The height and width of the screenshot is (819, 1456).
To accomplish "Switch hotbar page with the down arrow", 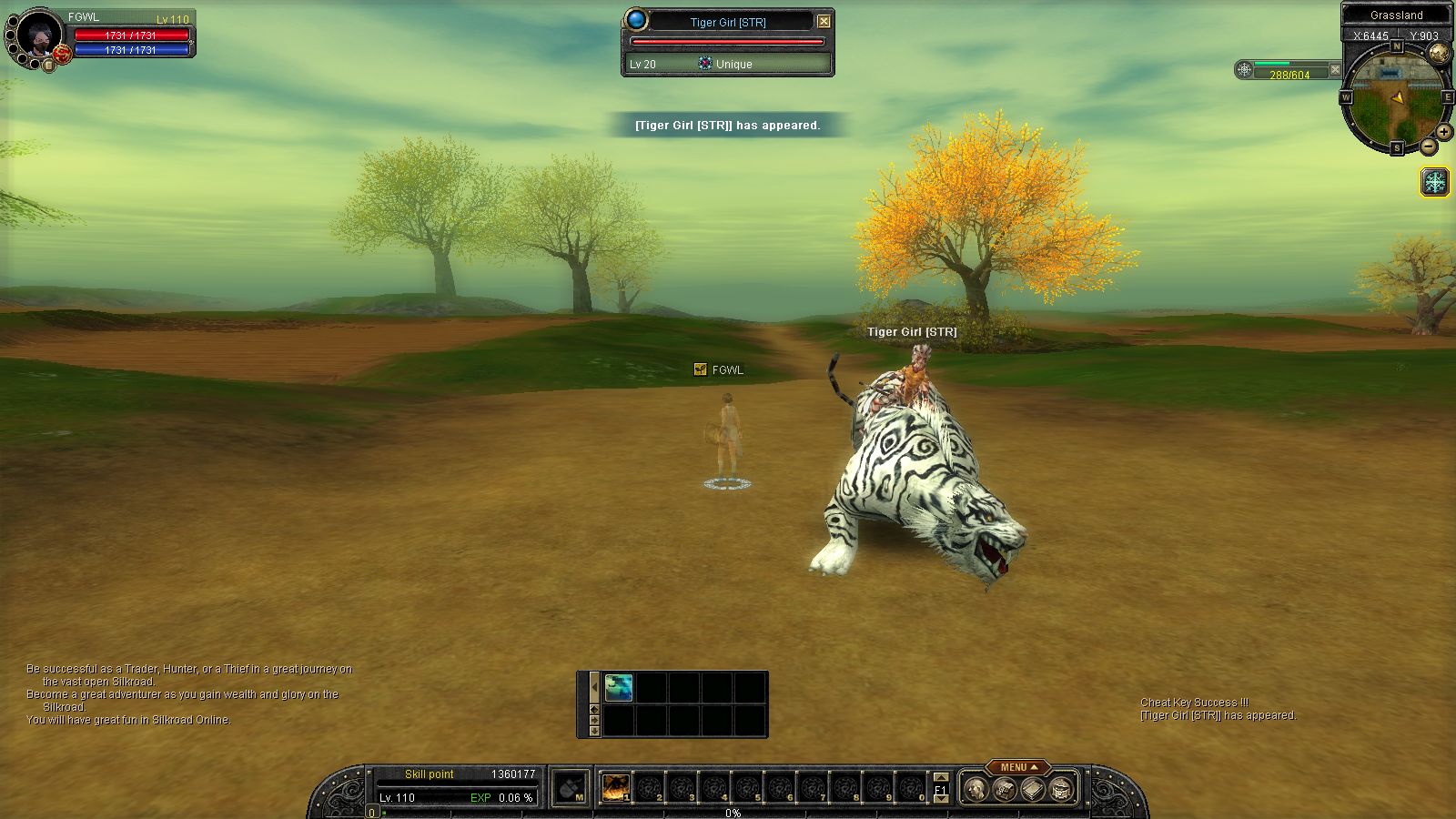I will click(941, 799).
